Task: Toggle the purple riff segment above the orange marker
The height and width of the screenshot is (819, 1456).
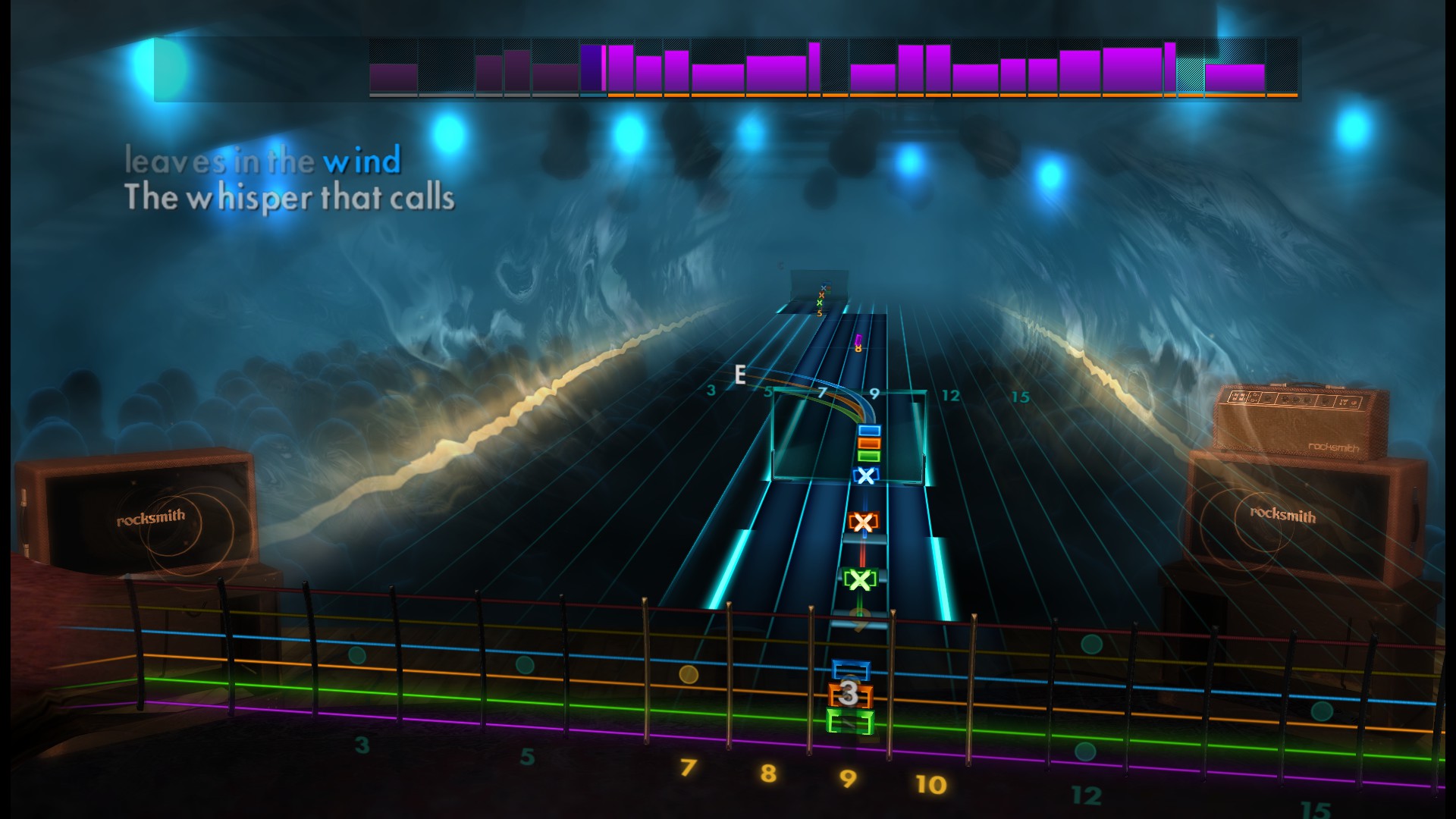Action: click(620, 72)
